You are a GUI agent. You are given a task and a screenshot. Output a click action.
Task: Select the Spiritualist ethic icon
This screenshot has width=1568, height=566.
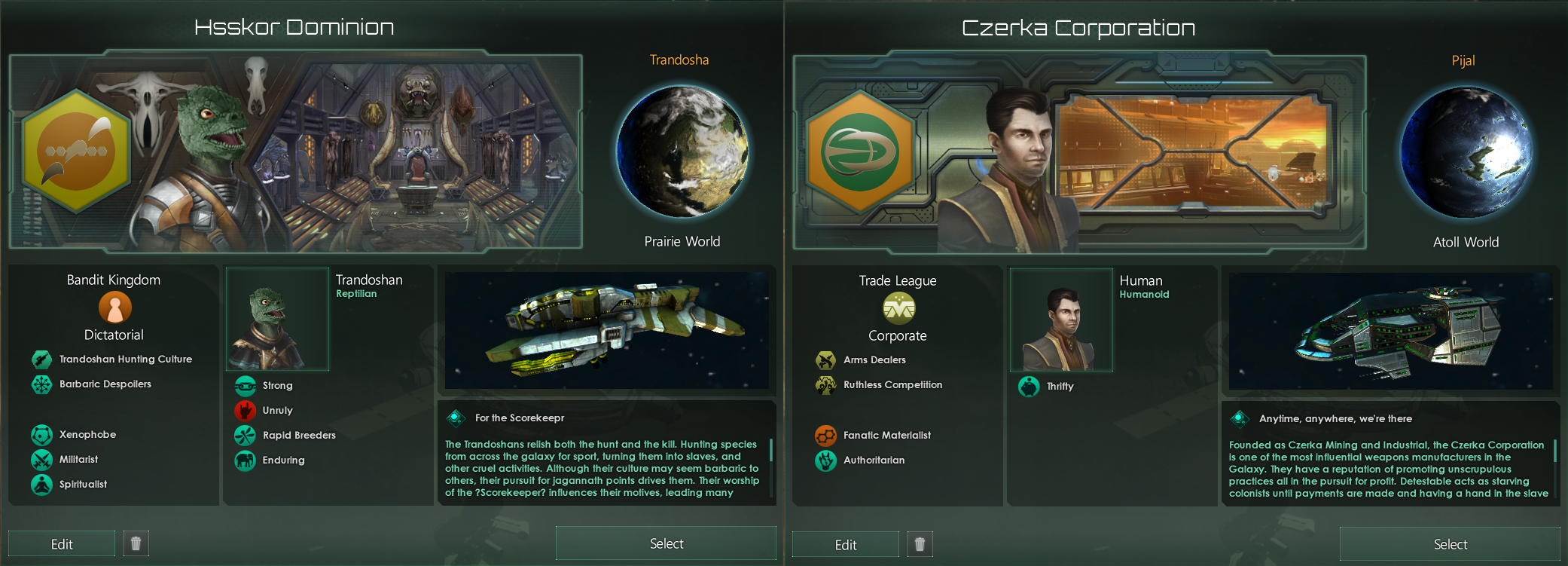tap(40, 485)
